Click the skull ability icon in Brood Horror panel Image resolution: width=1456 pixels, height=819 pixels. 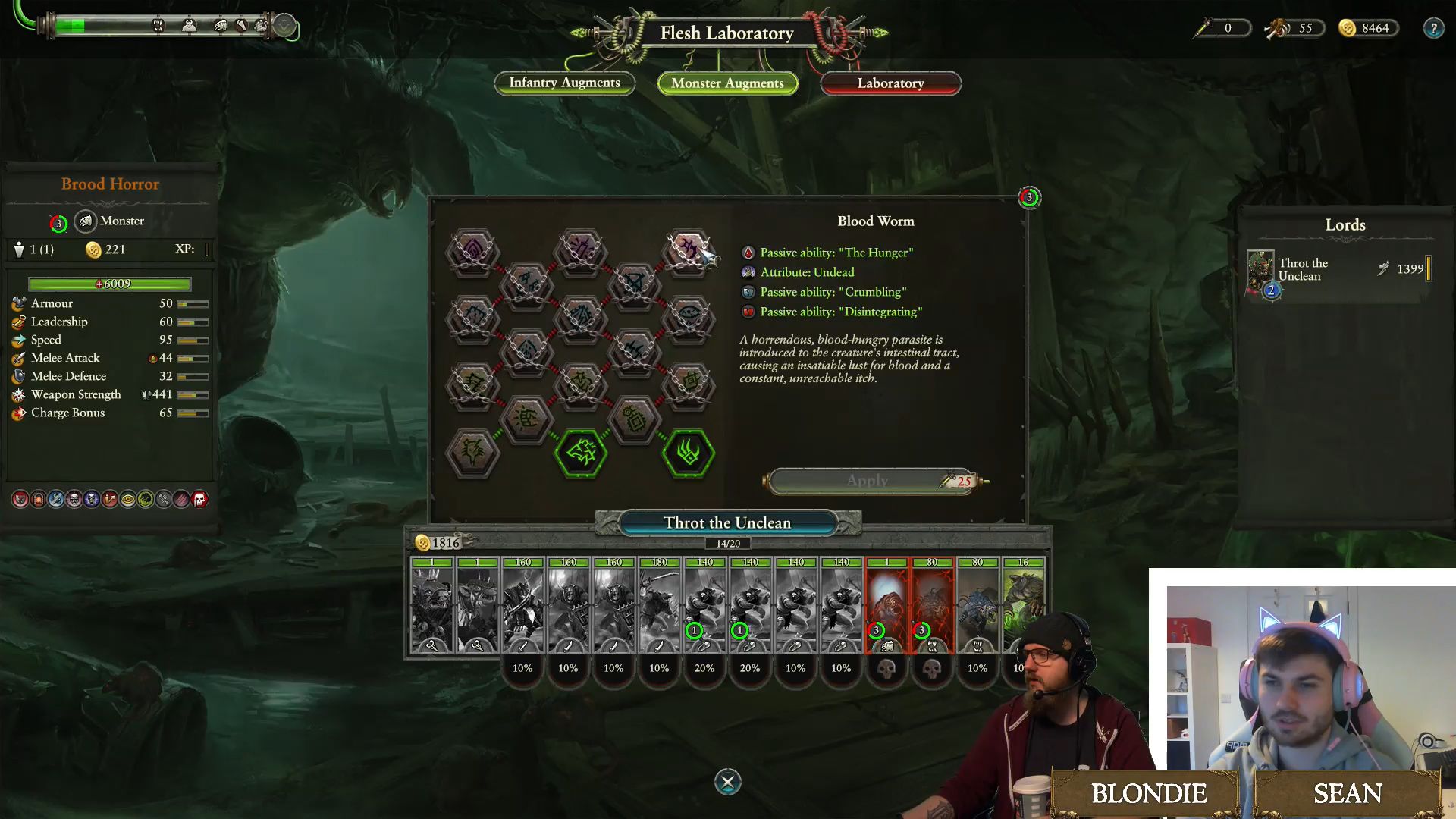73,499
